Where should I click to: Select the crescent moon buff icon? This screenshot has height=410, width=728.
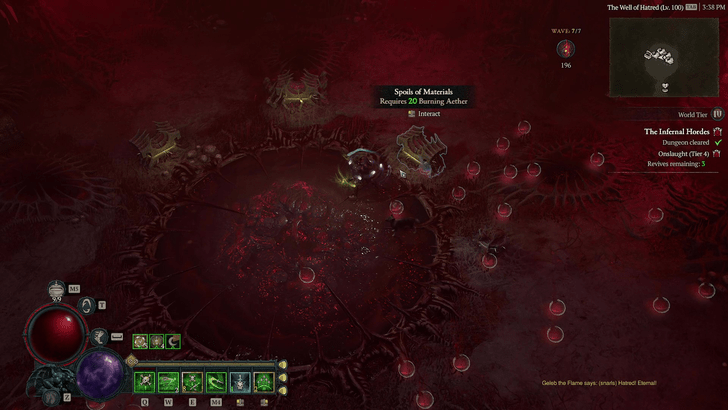point(172,342)
